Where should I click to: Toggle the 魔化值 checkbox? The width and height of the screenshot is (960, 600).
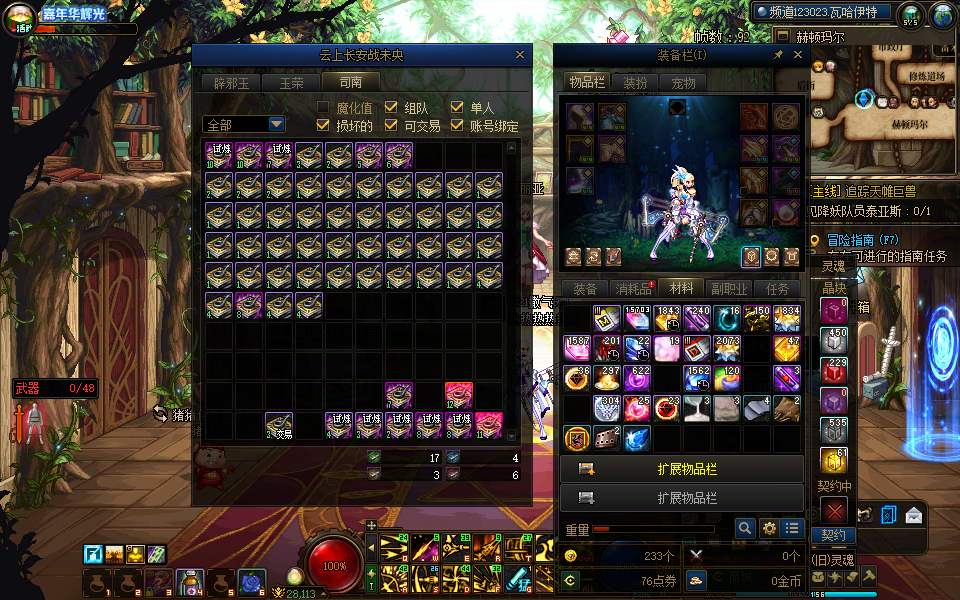click(x=323, y=108)
